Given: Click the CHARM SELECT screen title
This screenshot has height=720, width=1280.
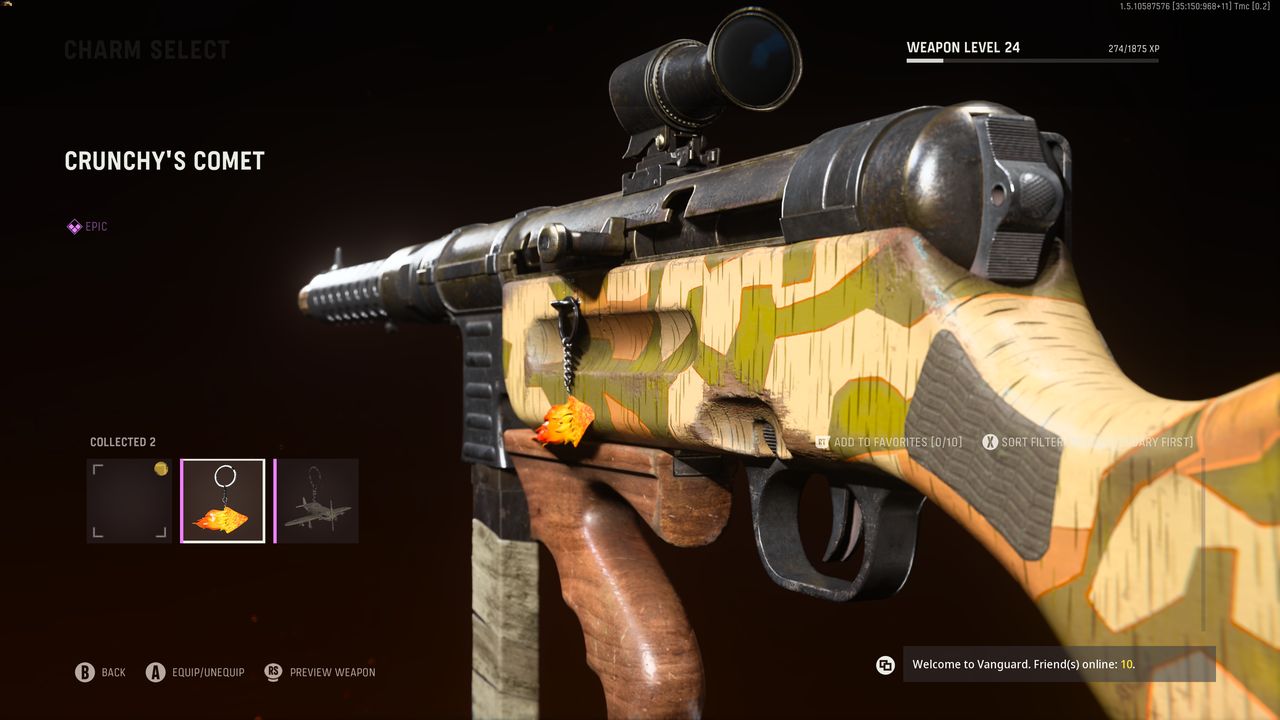Looking at the screenshot, I should [146, 49].
